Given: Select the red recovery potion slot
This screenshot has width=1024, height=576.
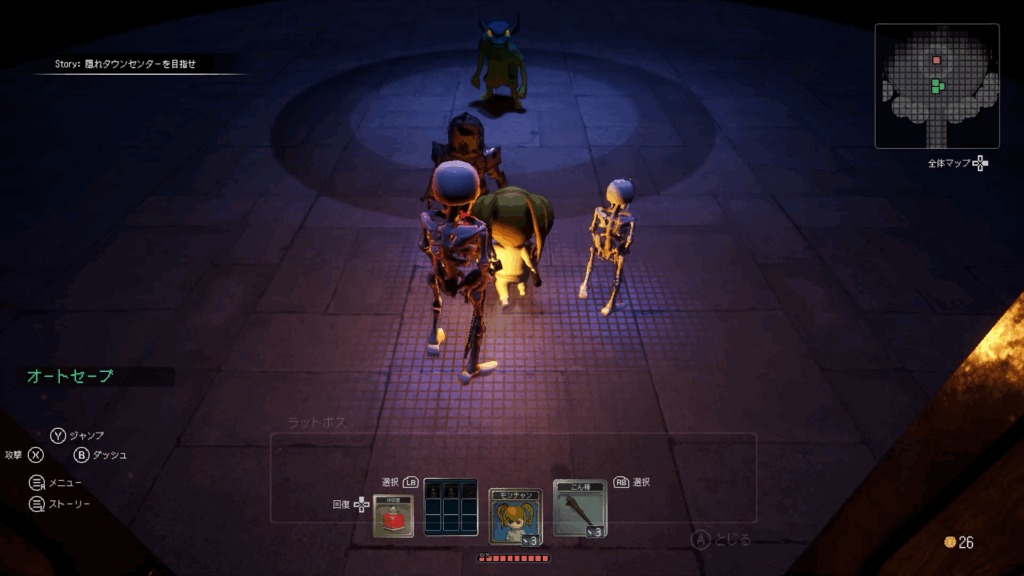Looking at the screenshot, I should 393,515.
